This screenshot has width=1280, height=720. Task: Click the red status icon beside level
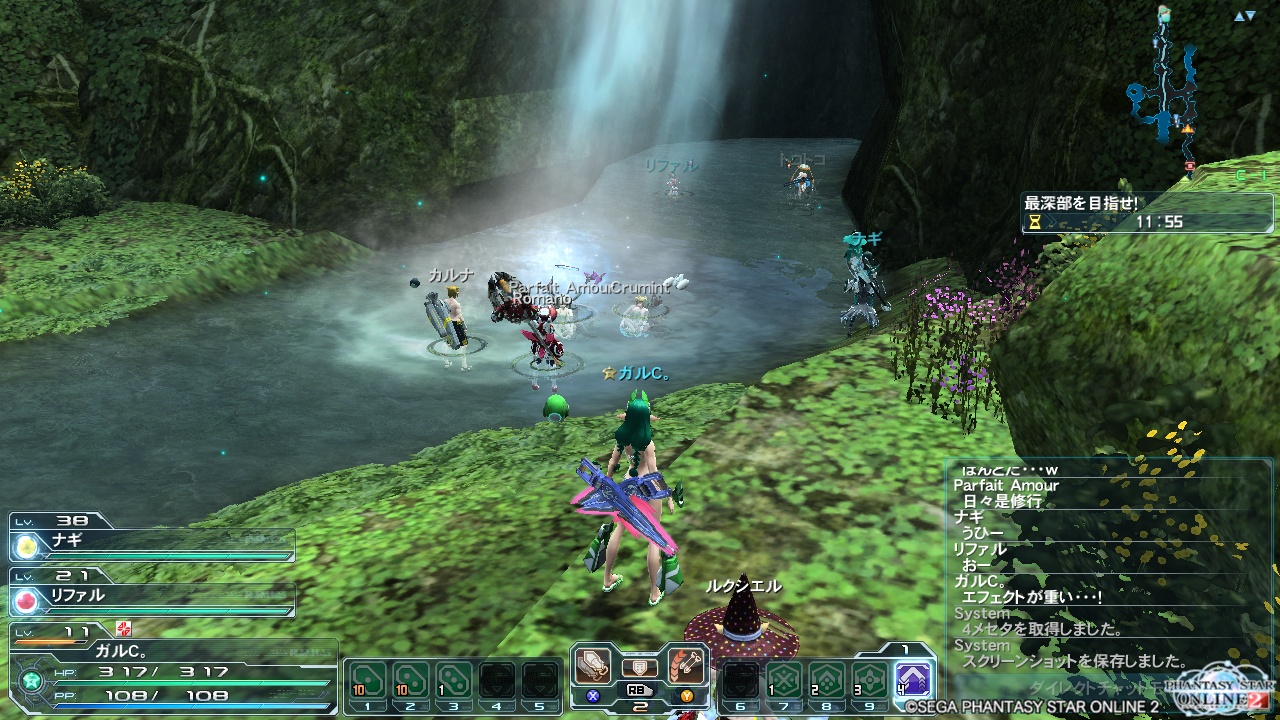123,629
